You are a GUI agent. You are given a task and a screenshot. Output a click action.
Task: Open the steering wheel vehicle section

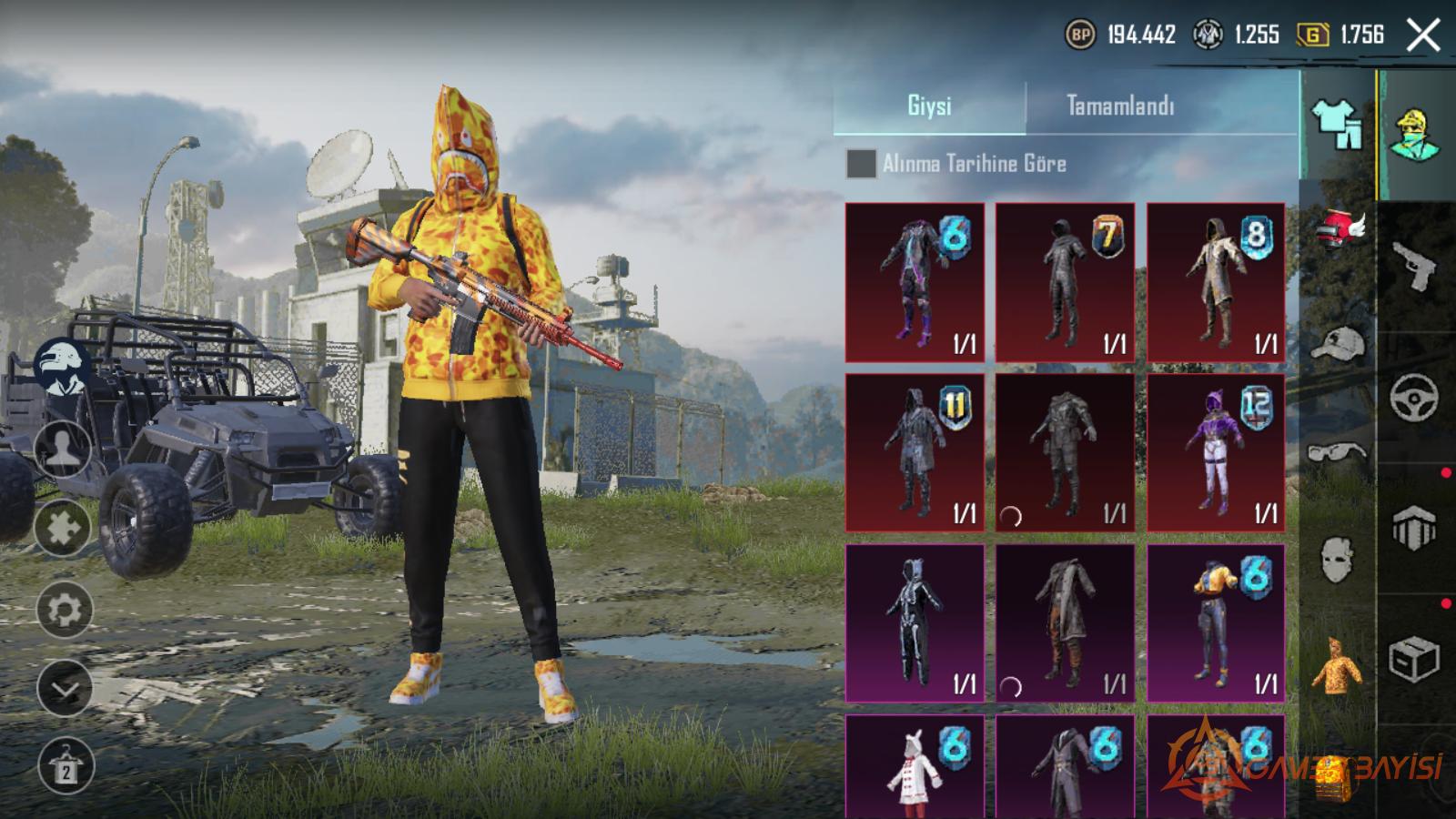coord(1414,397)
